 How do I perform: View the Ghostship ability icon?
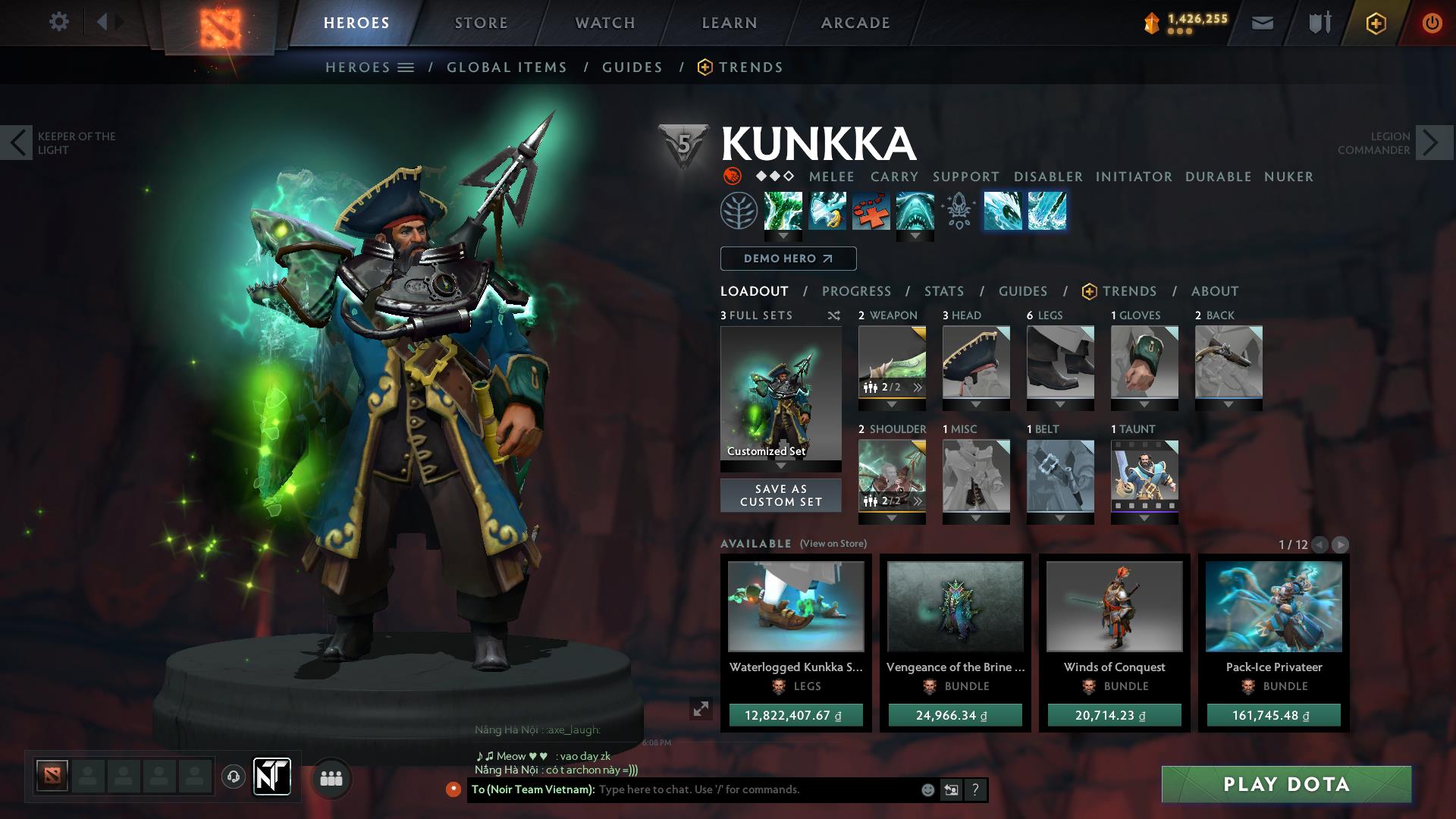pos(917,211)
